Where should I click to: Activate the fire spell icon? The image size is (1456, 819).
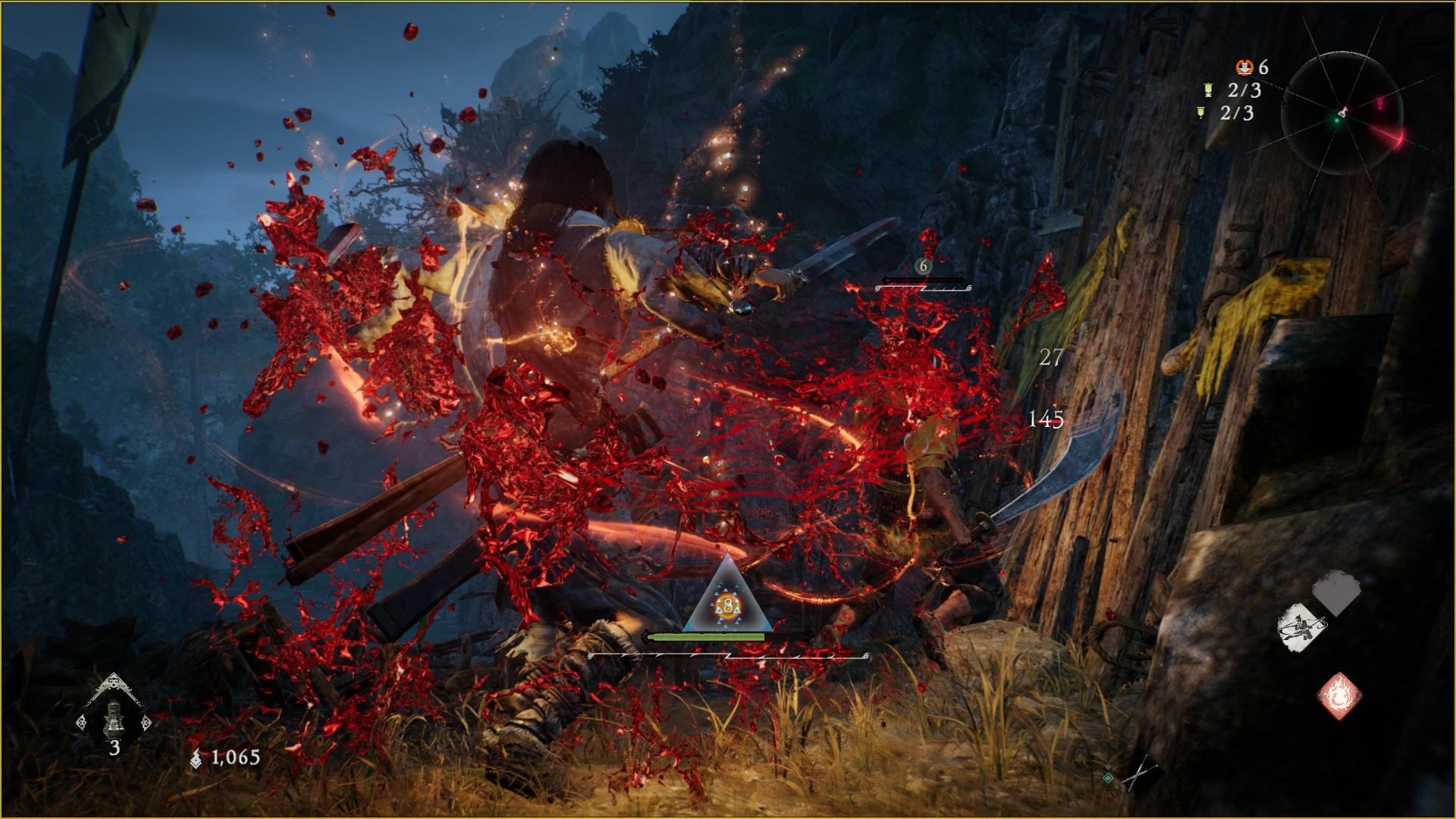[x=1338, y=695]
